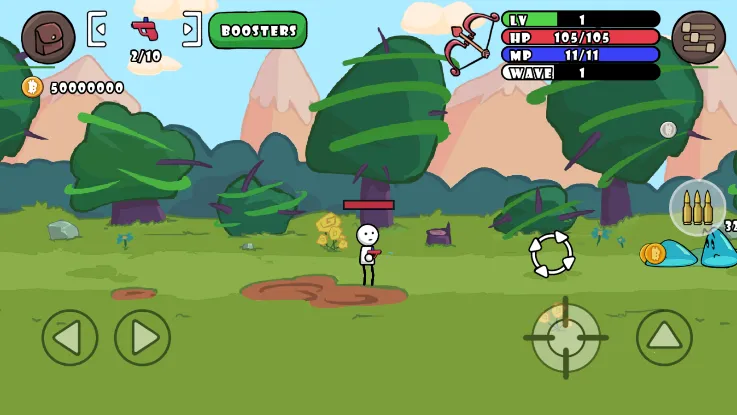
Task: Switch to the next weapon
Action: tap(191, 29)
